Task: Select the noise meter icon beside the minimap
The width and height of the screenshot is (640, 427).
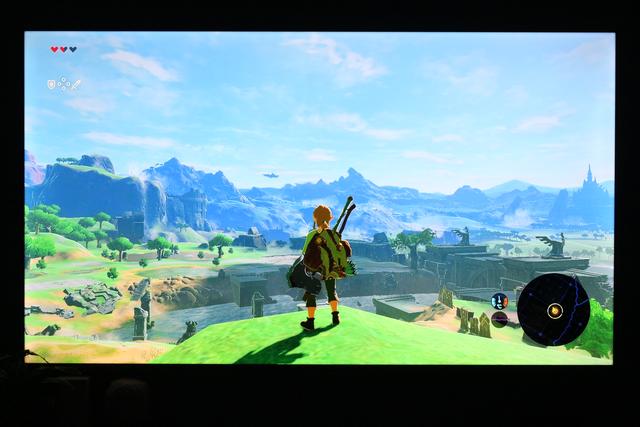Action: click(499, 319)
